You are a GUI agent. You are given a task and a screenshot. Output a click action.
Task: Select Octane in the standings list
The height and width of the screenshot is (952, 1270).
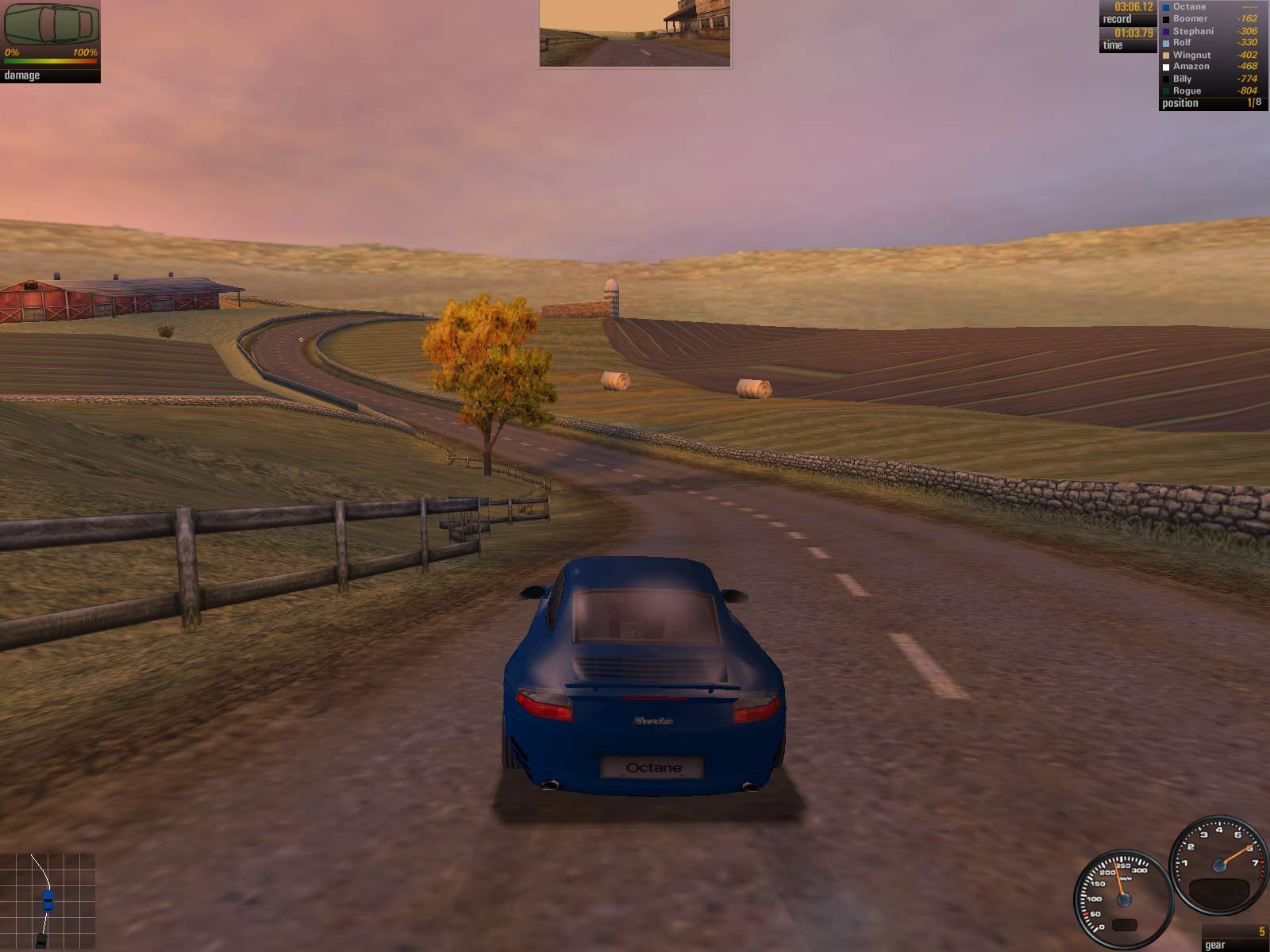click(1209, 6)
